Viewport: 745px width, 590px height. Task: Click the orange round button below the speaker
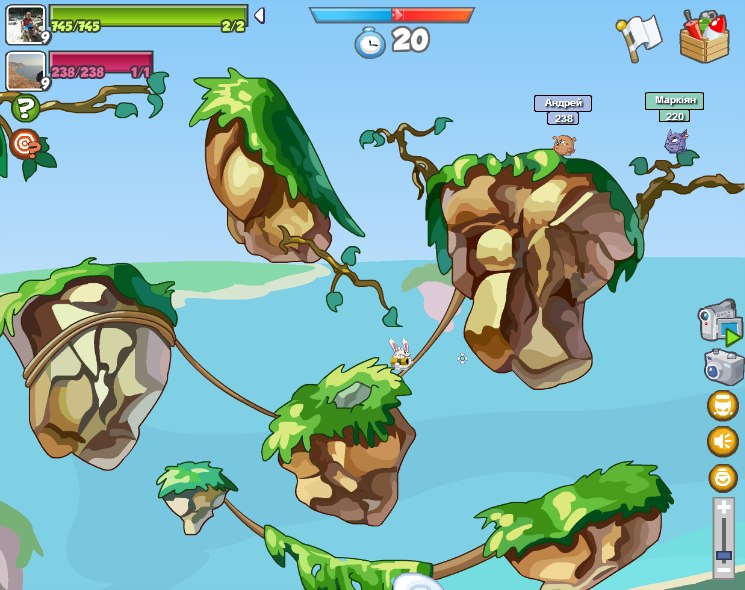[722, 477]
